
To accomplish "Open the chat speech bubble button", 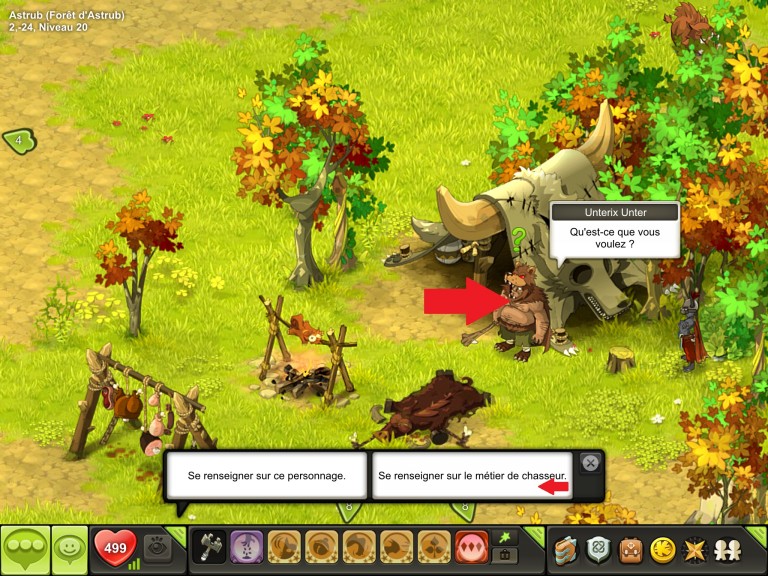I will coord(24,549).
